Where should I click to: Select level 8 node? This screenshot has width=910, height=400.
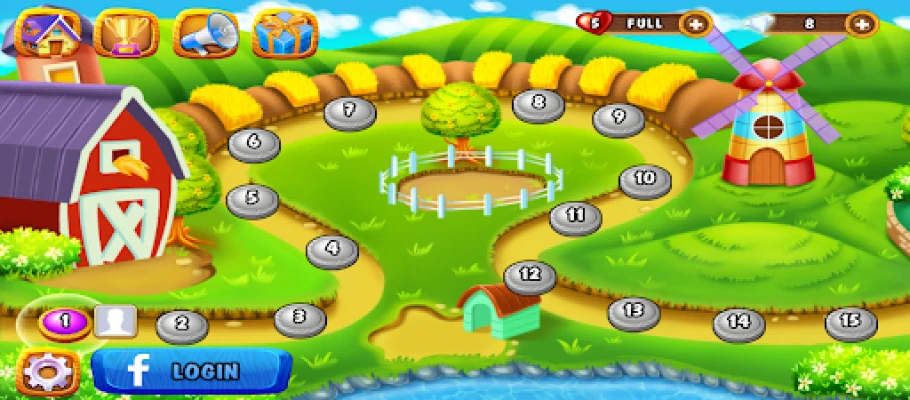click(x=539, y=102)
